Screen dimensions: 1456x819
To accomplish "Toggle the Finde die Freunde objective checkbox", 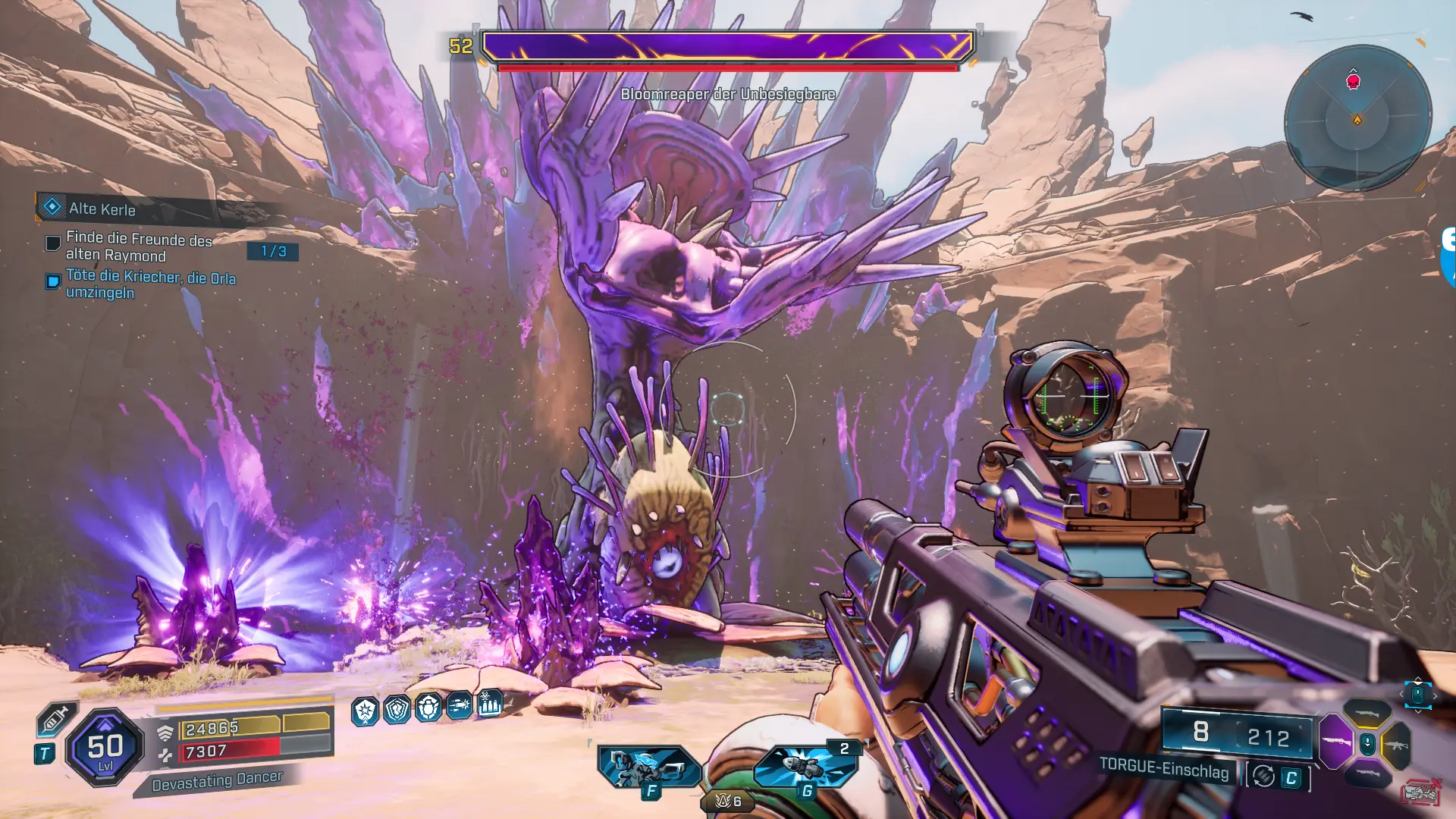I will (x=53, y=243).
